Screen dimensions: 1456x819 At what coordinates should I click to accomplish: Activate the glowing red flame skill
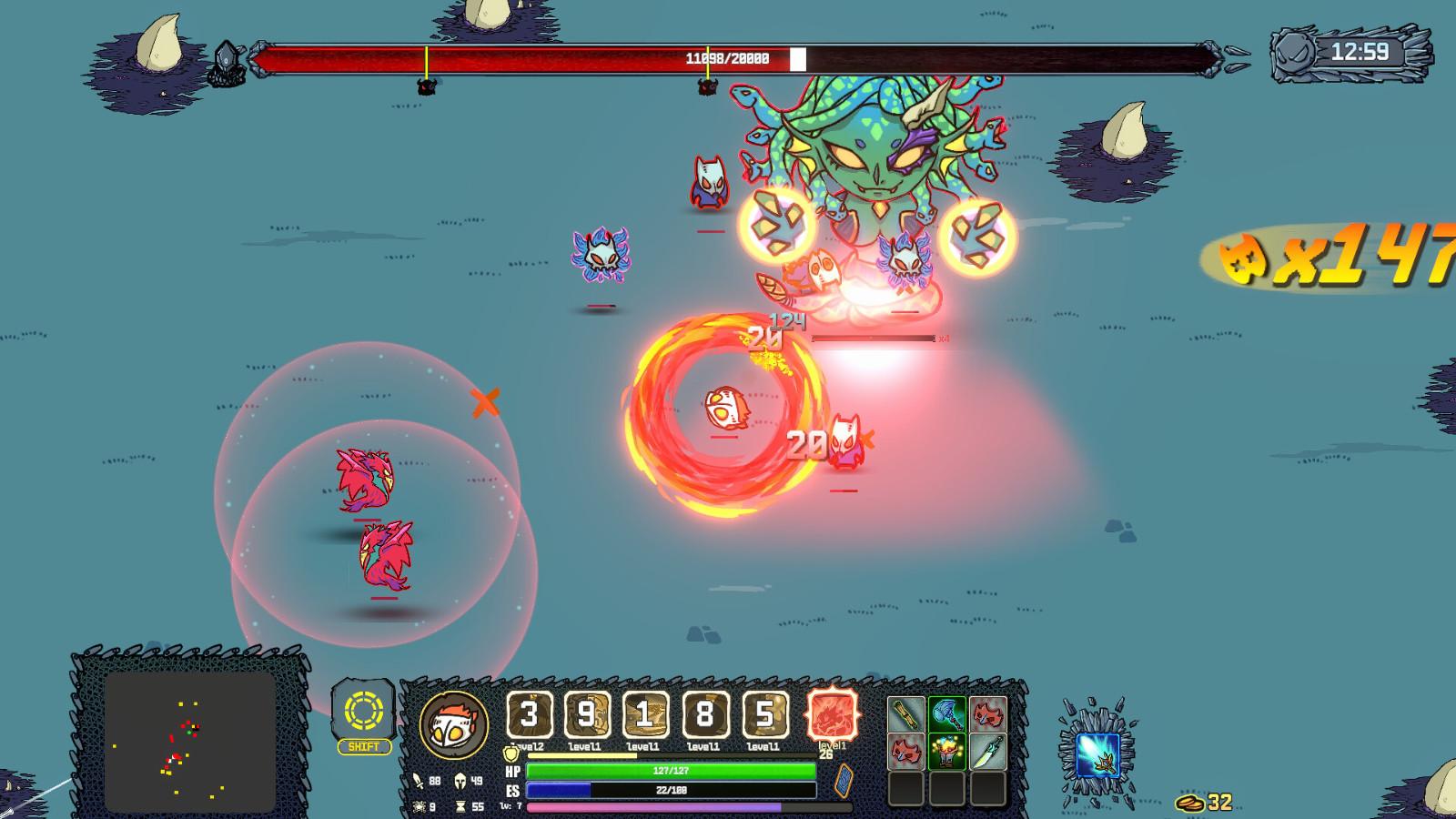(x=832, y=714)
